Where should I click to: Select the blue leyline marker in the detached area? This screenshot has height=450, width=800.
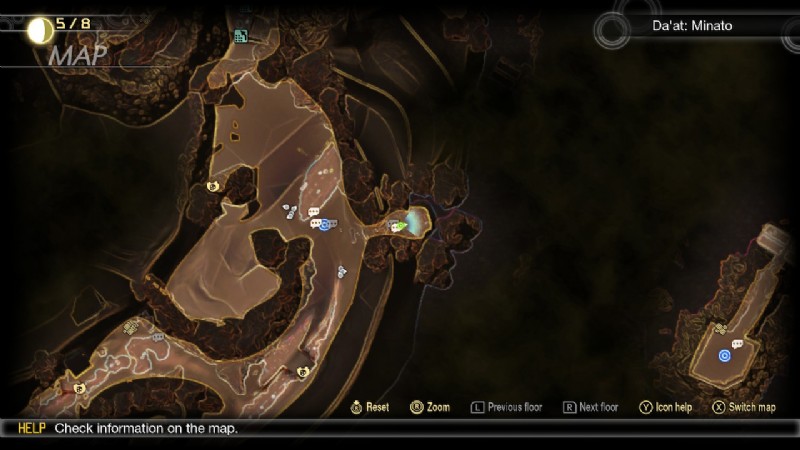[x=725, y=355]
